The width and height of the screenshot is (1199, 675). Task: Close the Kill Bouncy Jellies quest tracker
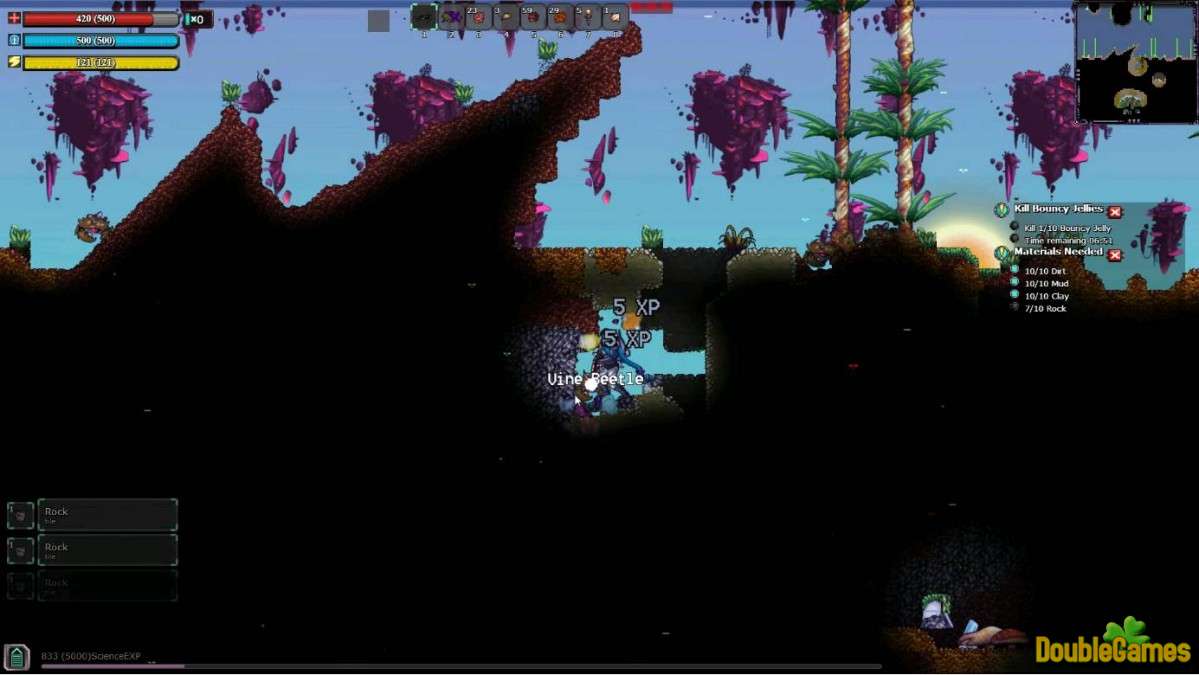point(1115,212)
